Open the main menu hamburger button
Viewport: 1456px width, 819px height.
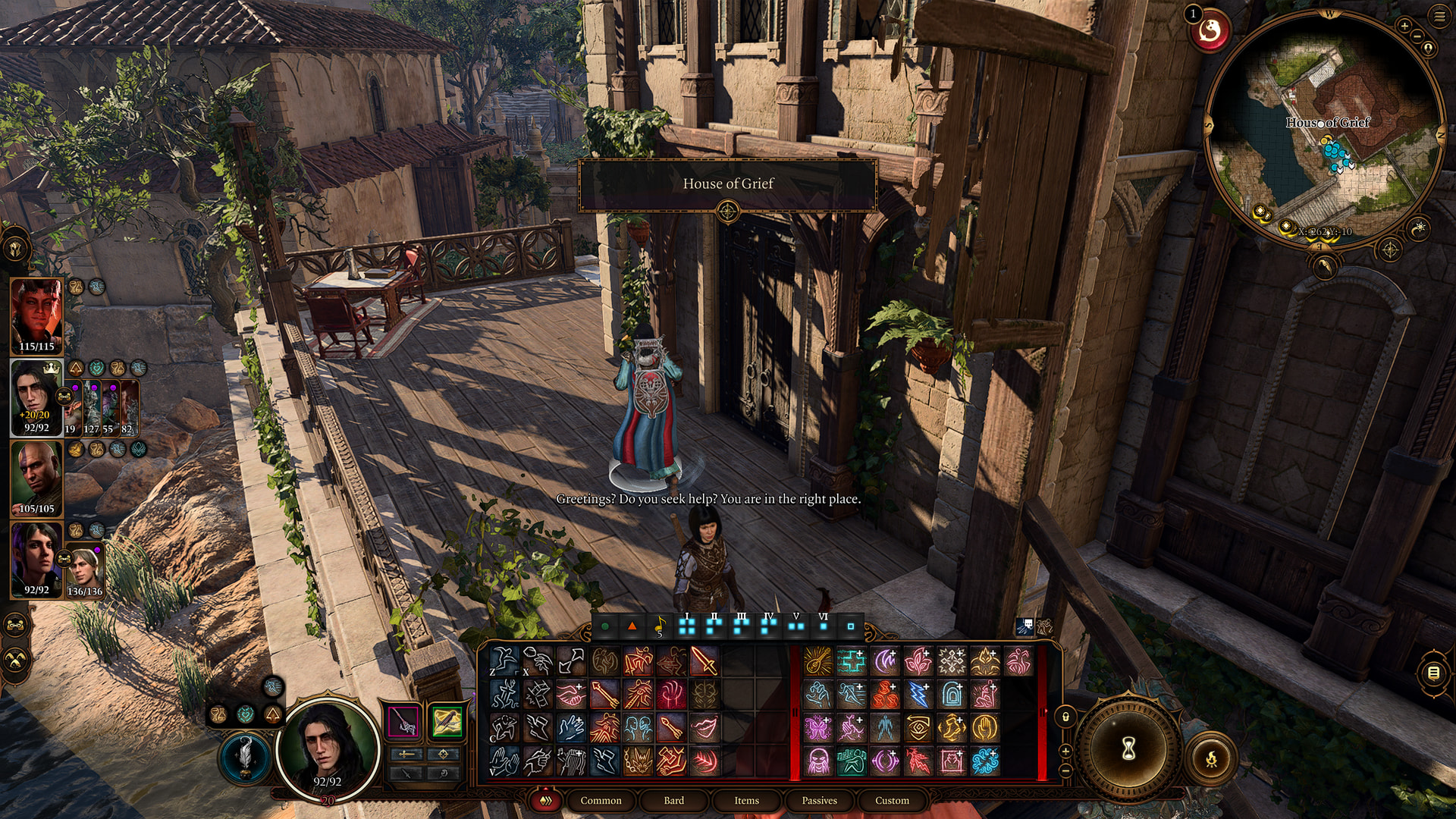[x=1439, y=17]
